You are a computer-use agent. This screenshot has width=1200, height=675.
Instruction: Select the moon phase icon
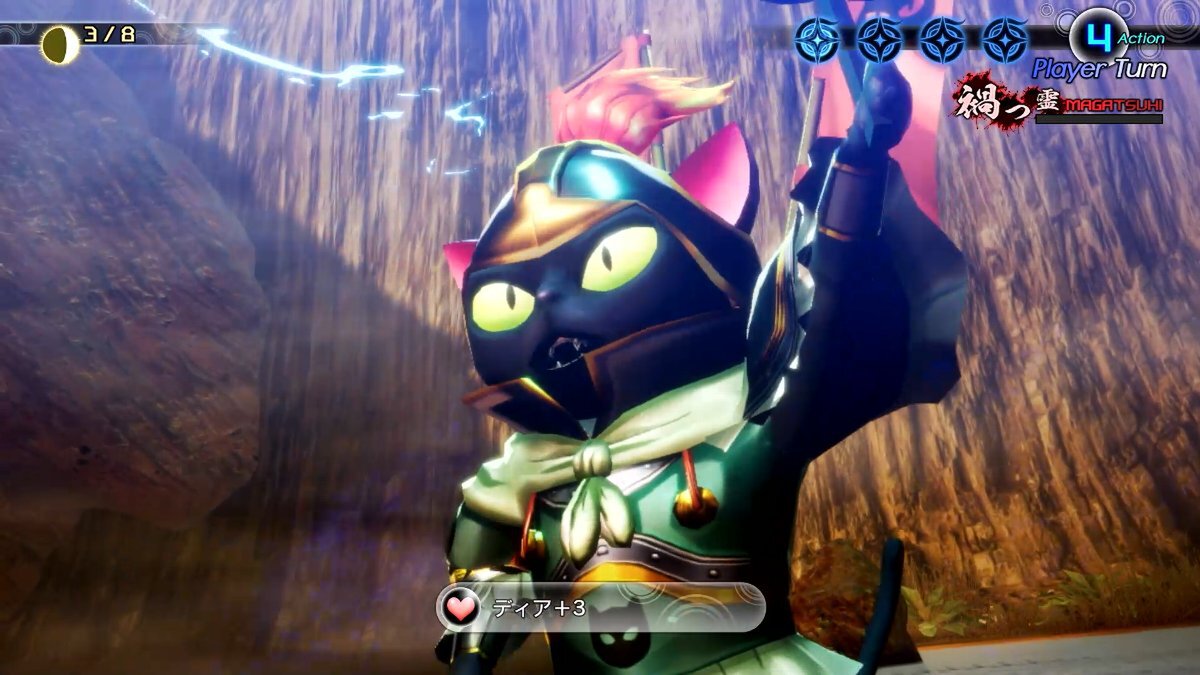coord(60,45)
